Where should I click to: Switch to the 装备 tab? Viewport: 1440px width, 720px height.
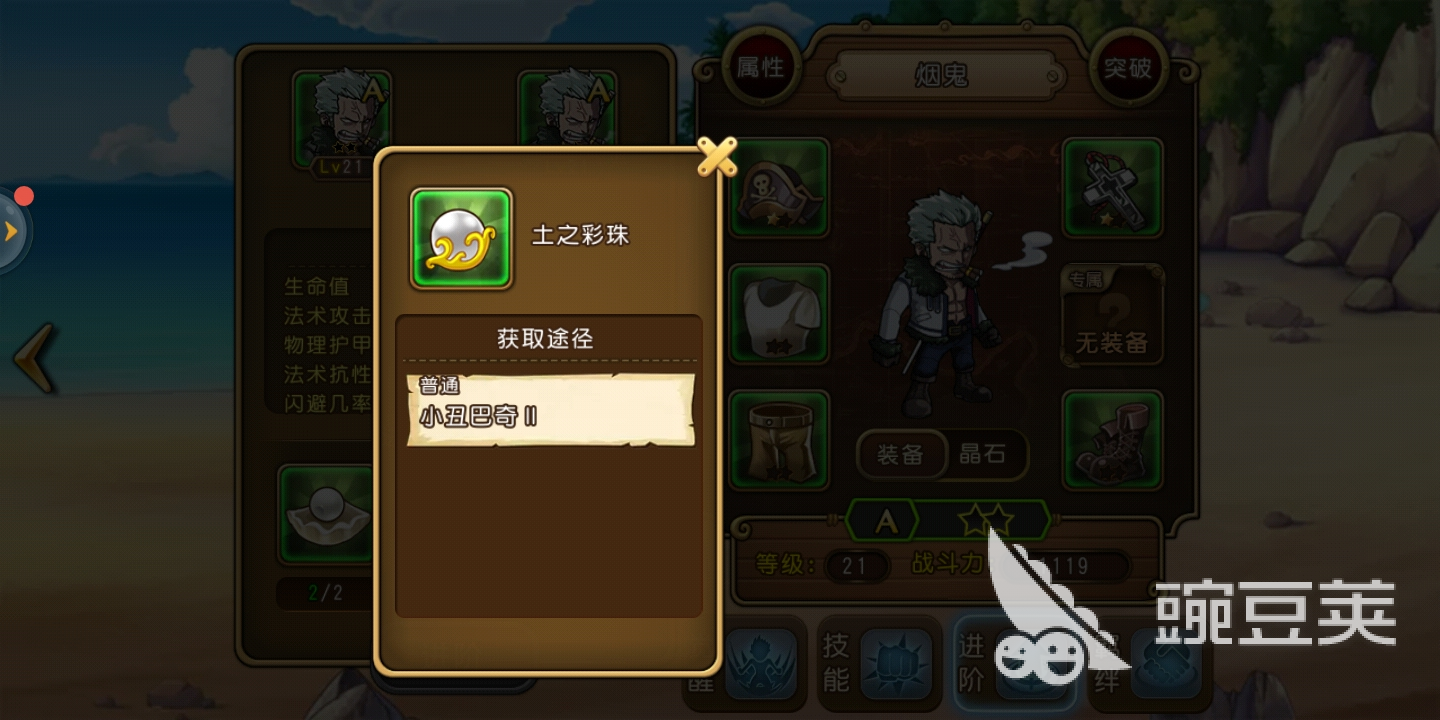899,455
